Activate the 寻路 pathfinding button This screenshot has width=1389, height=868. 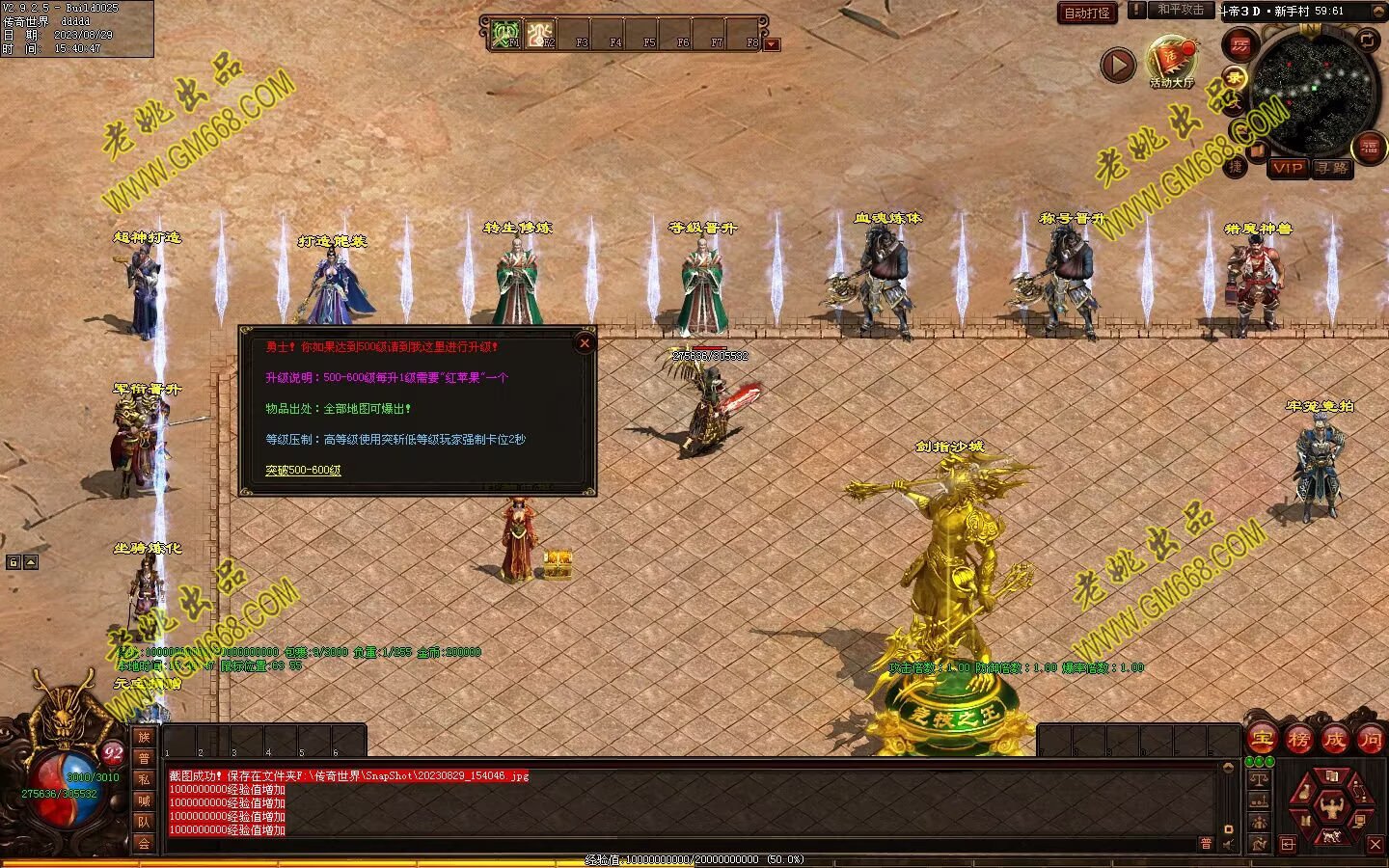(x=1332, y=168)
